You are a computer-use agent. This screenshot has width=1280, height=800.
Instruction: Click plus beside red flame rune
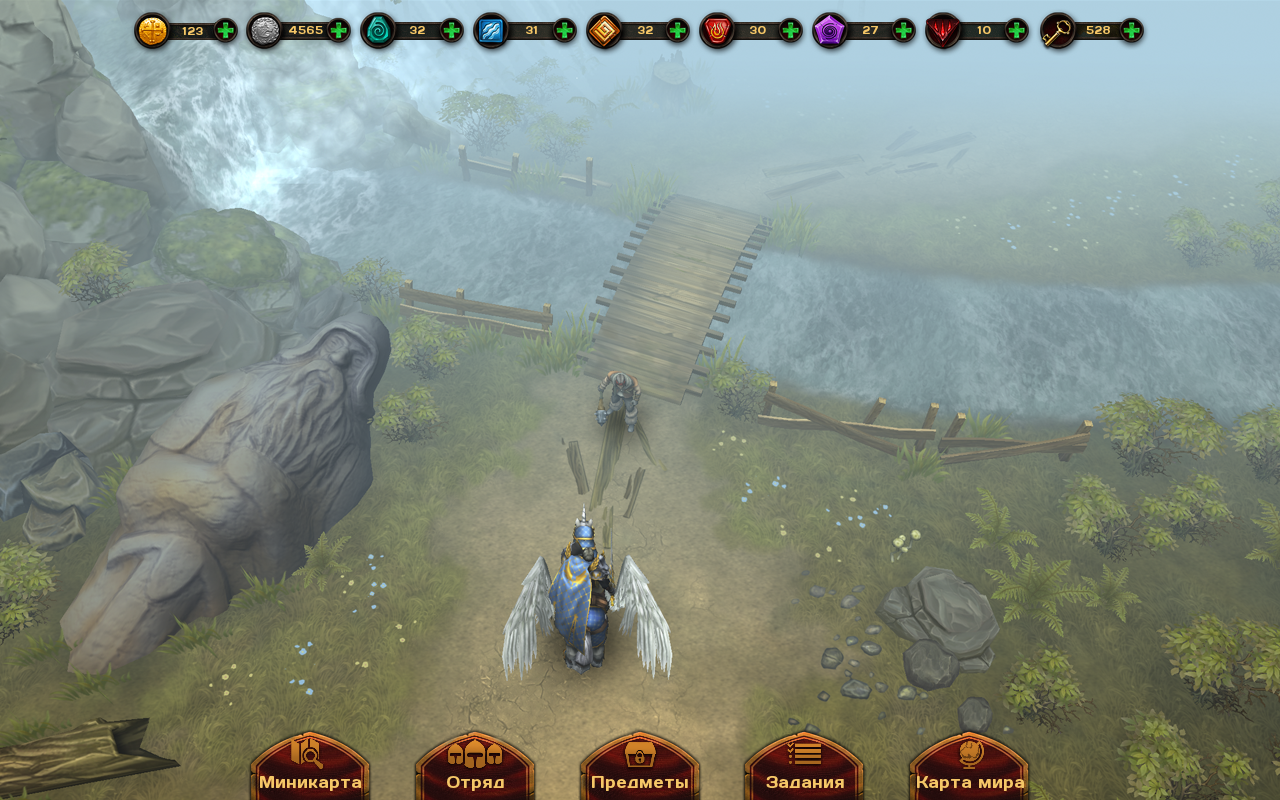[791, 30]
